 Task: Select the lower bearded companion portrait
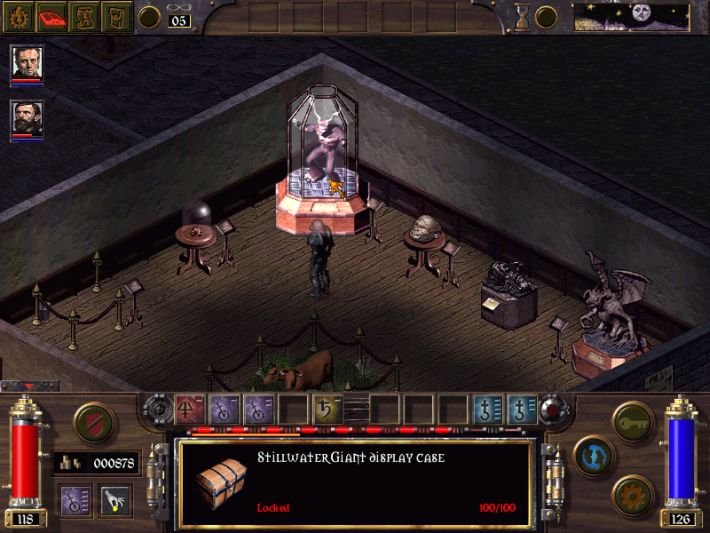tap(27, 119)
